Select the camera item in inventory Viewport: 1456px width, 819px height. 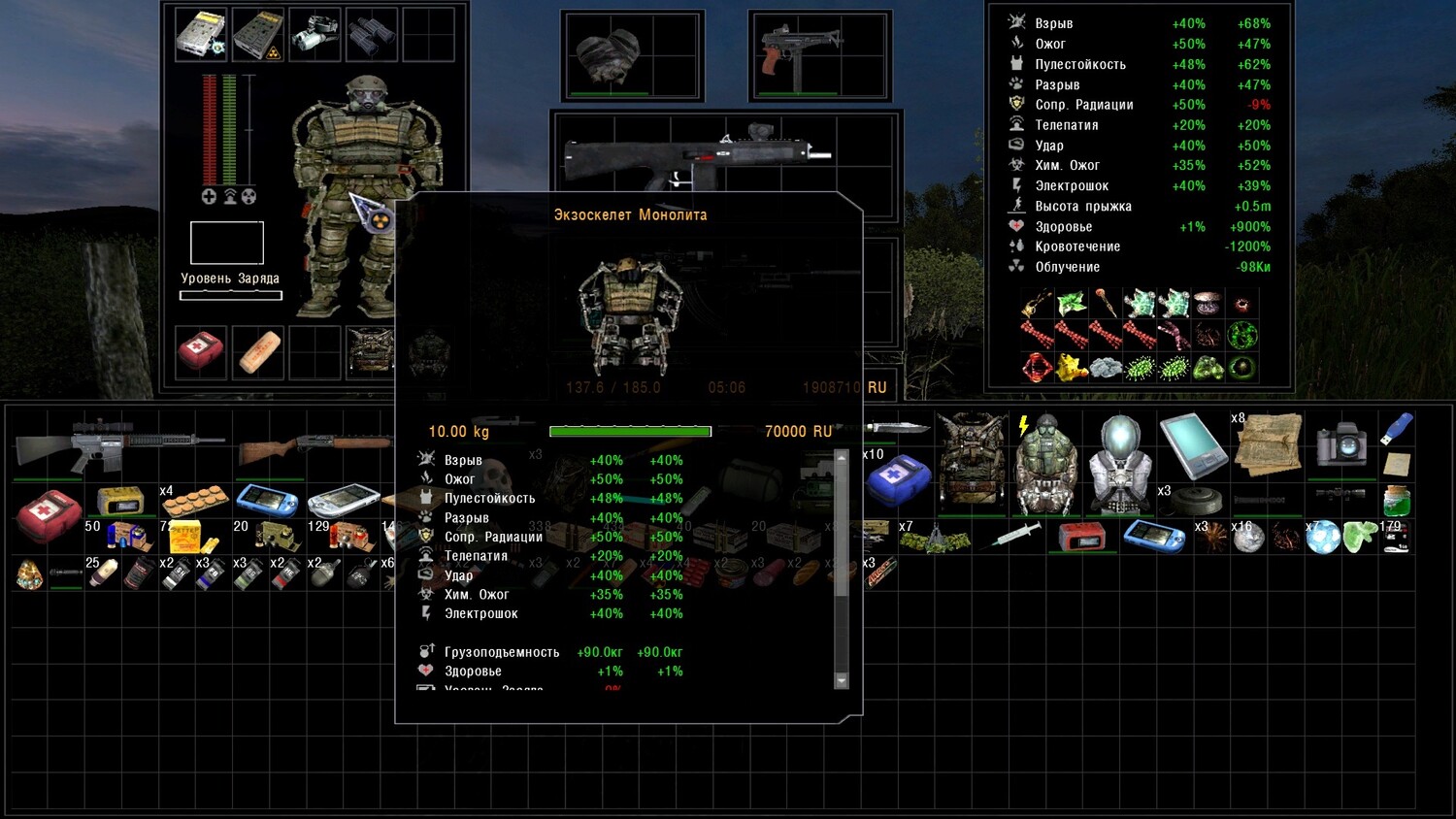point(1341,444)
